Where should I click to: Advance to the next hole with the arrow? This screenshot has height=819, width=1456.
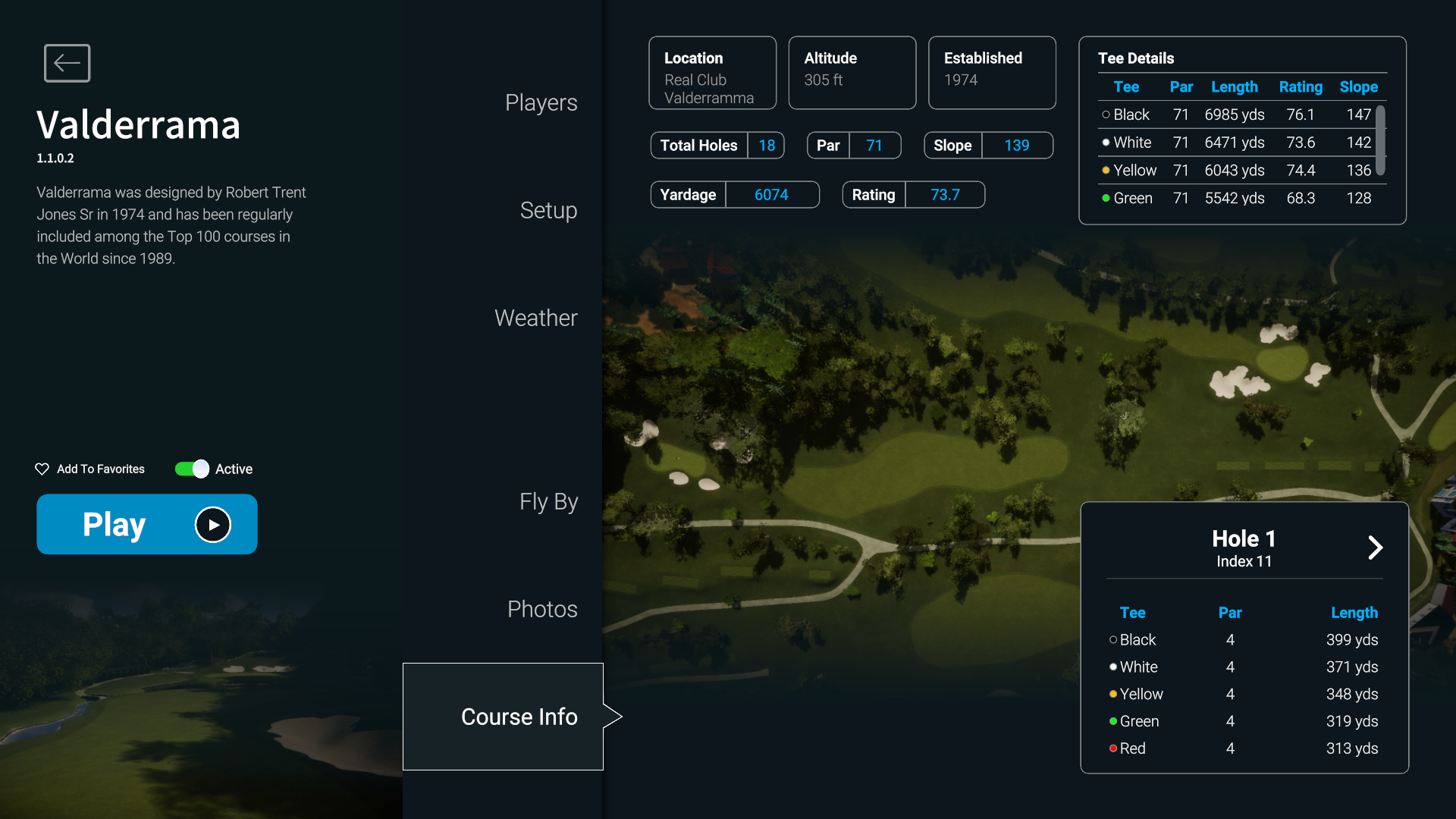click(1375, 548)
